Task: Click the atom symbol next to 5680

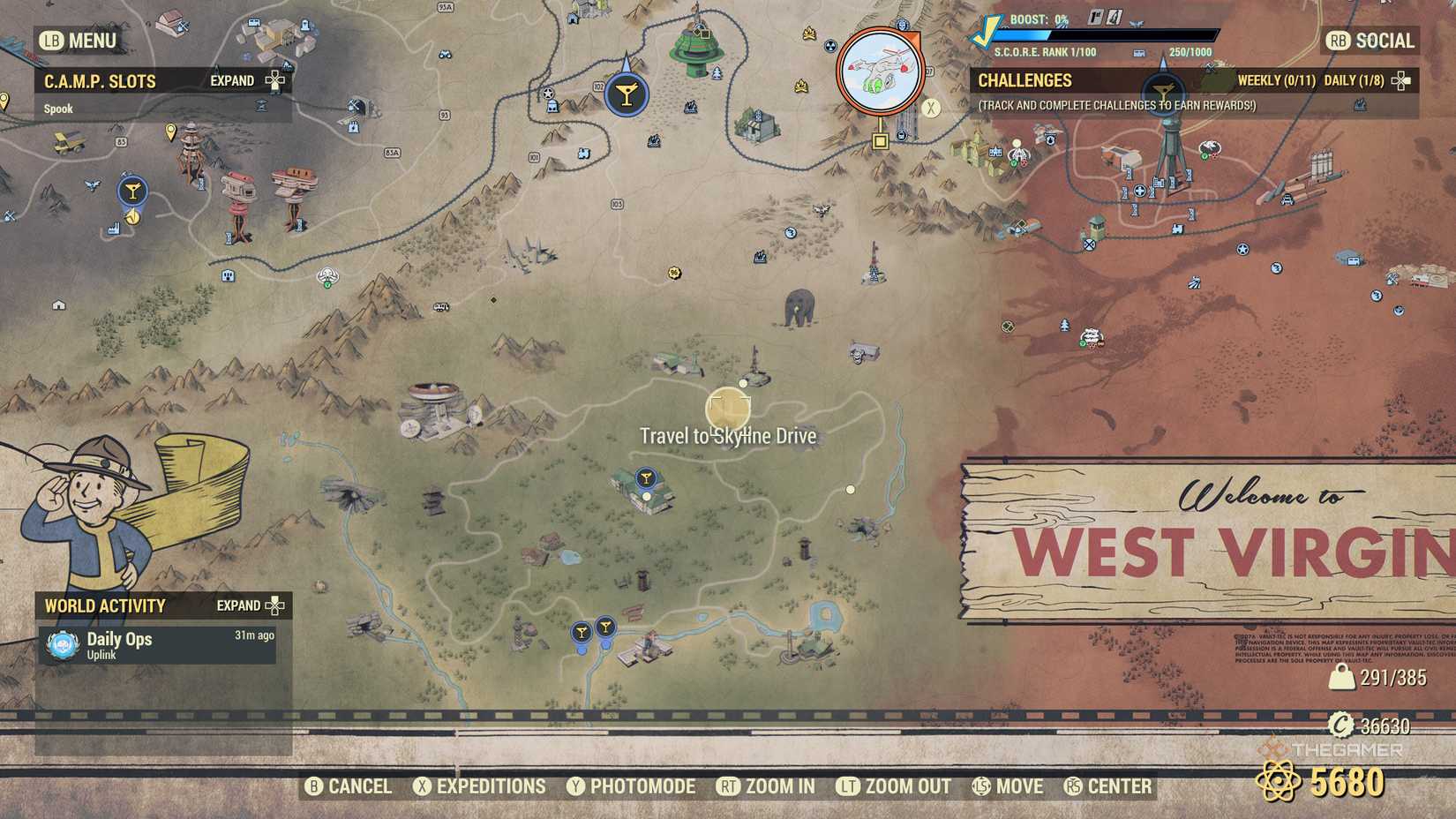Action: coord(1278,780)
